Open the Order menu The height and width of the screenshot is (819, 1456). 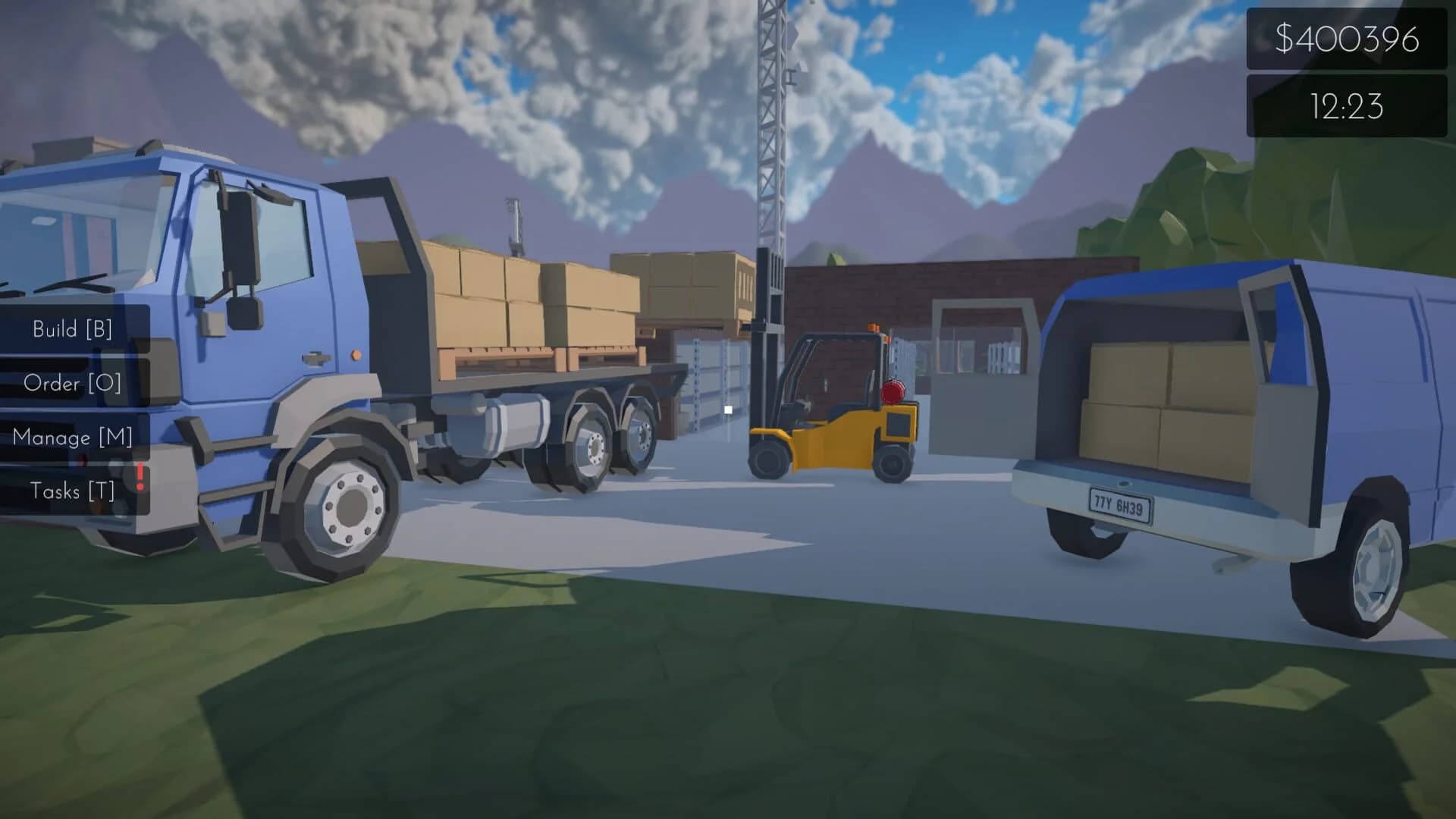click(x=74, y=384)
